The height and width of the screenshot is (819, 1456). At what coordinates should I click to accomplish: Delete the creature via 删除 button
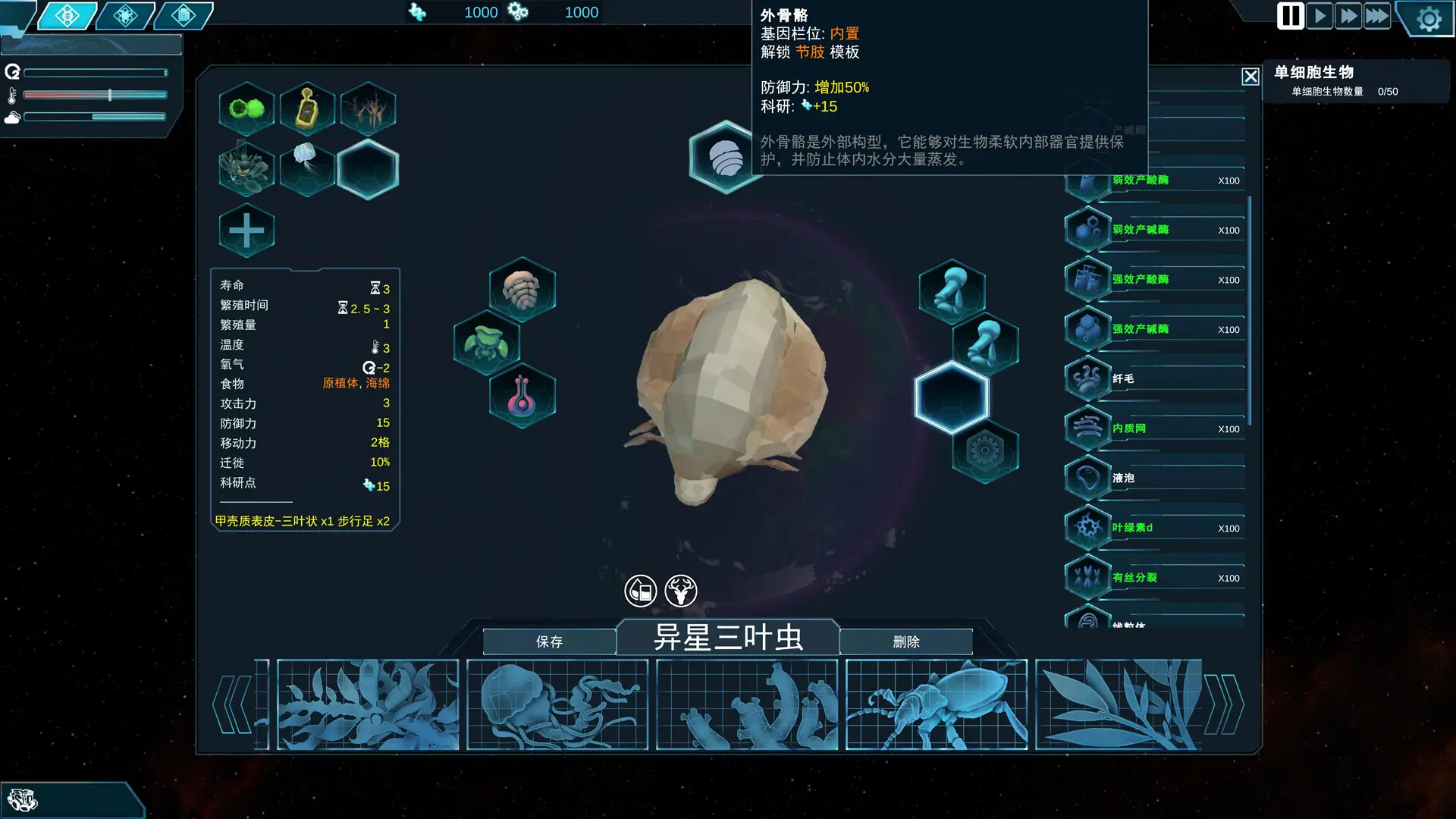coord(907,642)
